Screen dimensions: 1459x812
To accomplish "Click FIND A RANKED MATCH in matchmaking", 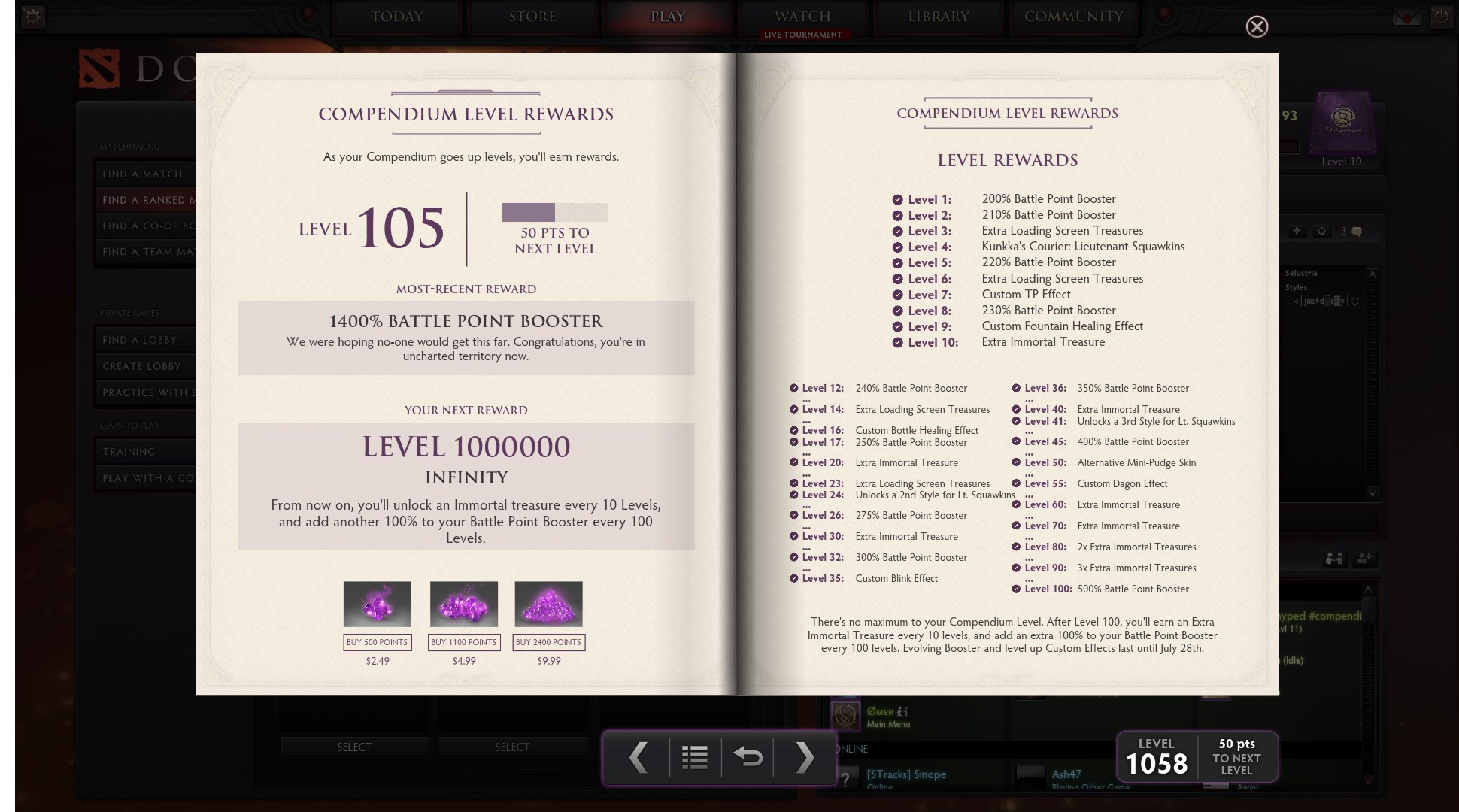I will (x=149, y=200).
